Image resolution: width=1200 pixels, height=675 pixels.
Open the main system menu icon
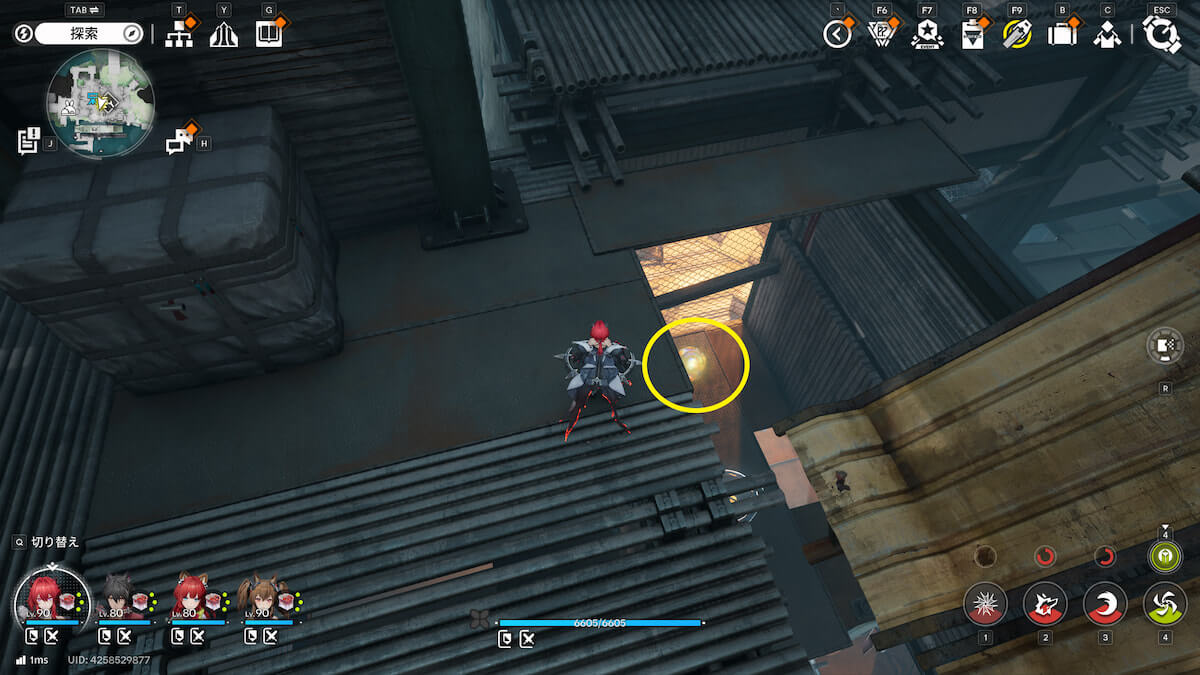(x=1162, y=34)
